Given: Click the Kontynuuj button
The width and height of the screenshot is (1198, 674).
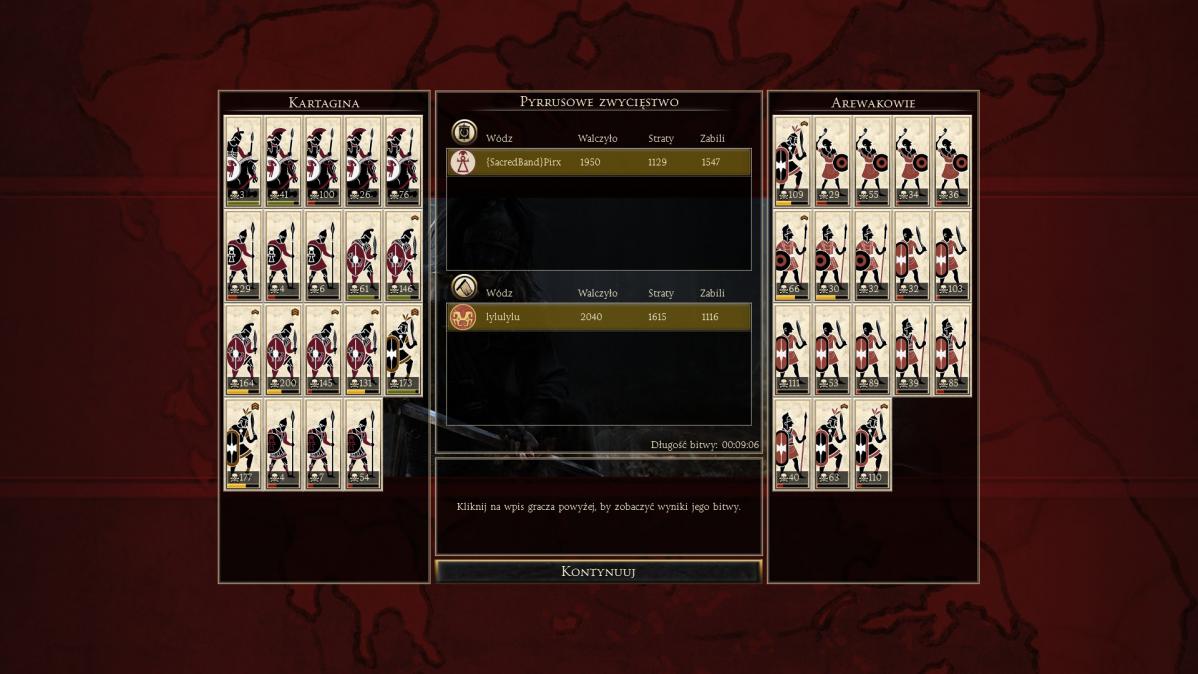Looking at the screenshot, I should point(598,572).
